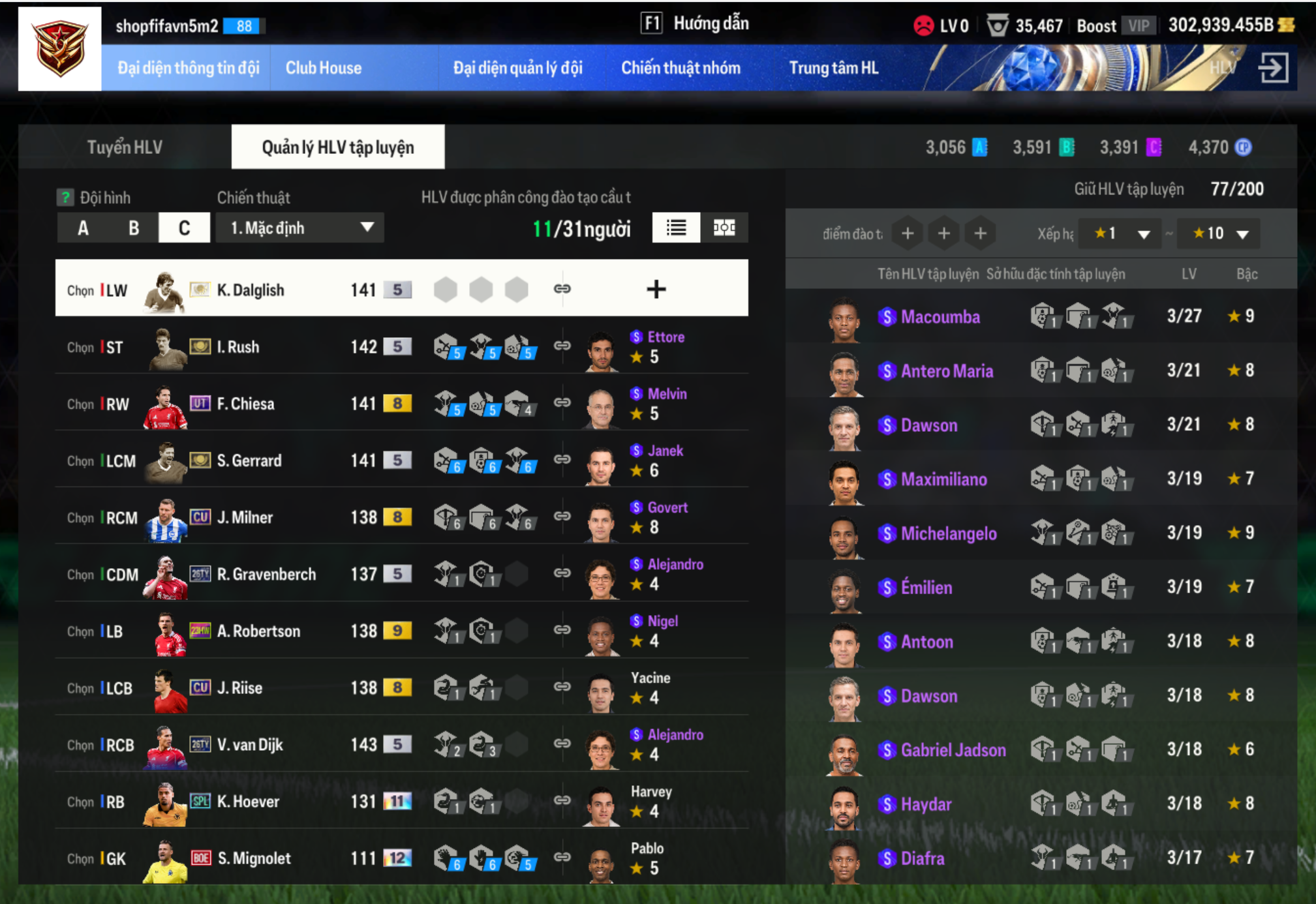The width and height of the screenshot is (1316, 904).
Task: Open Chiến thuật nhóm menu
Action: tap(681, 68)
